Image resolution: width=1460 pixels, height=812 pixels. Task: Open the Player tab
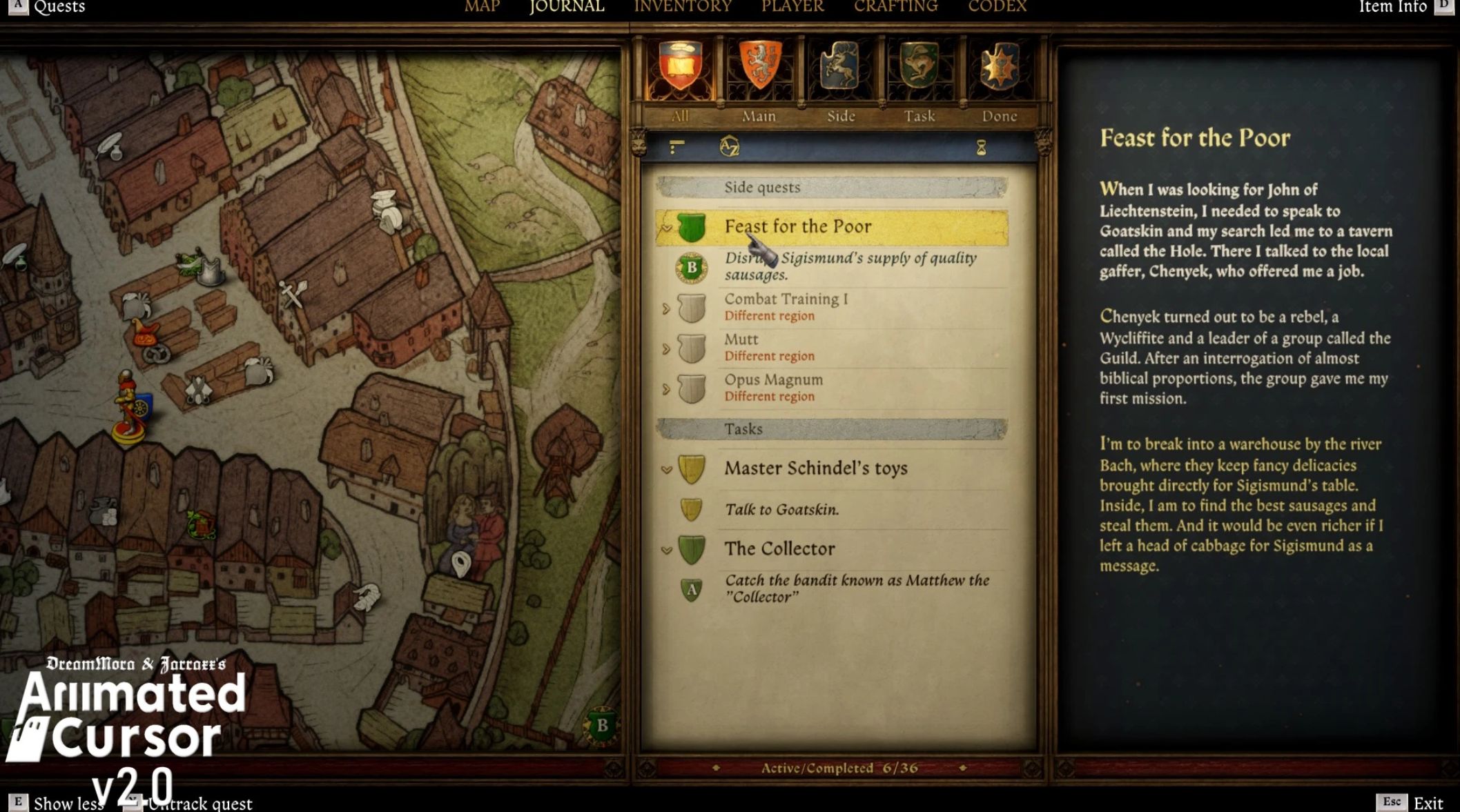(x=792, y=7)
